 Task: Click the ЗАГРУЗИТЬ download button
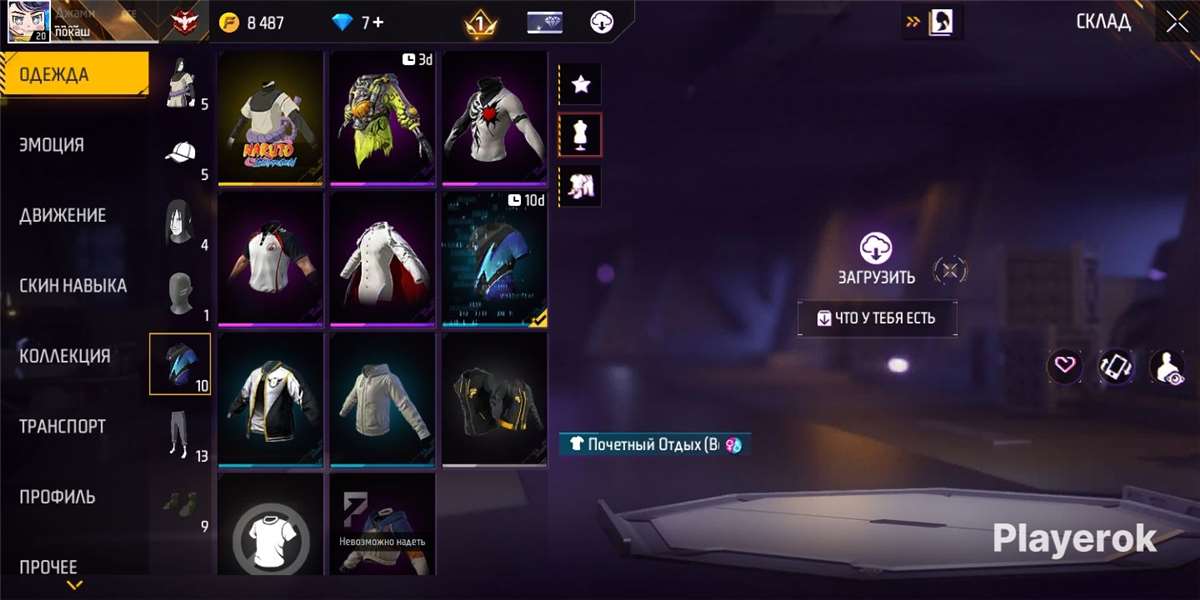pos(876,260)
